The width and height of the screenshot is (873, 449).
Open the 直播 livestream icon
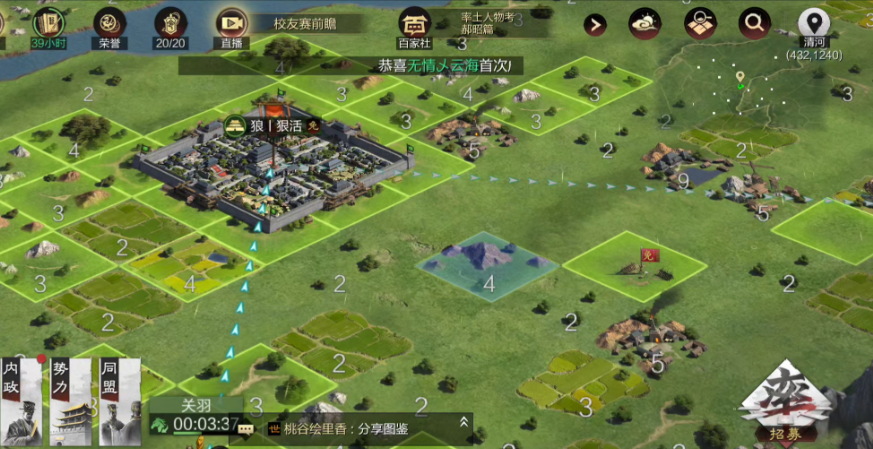click(231, 26)
